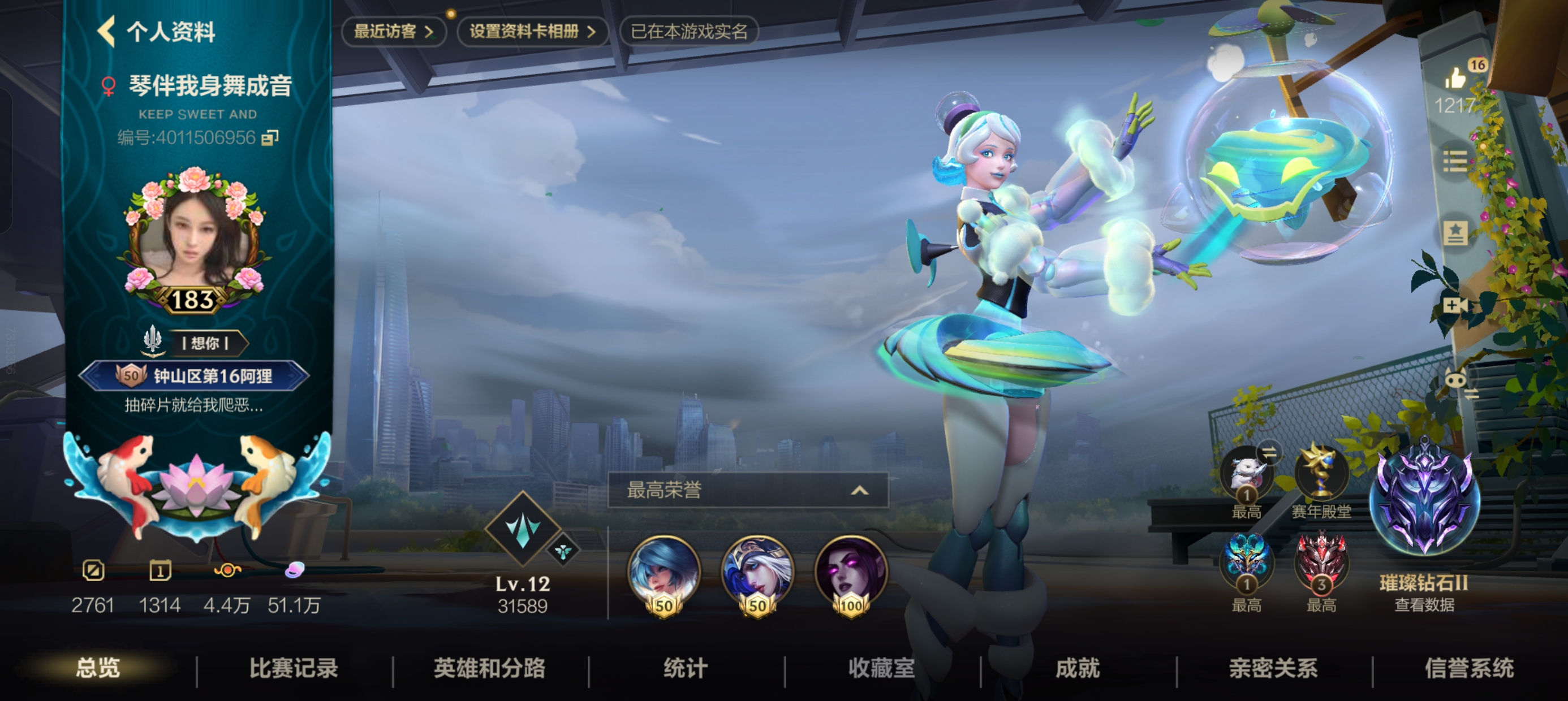Viewport: 1568px width, 701px height.
Task: Switch to the 英雄和分路 tab
Action: pos(489,668)
